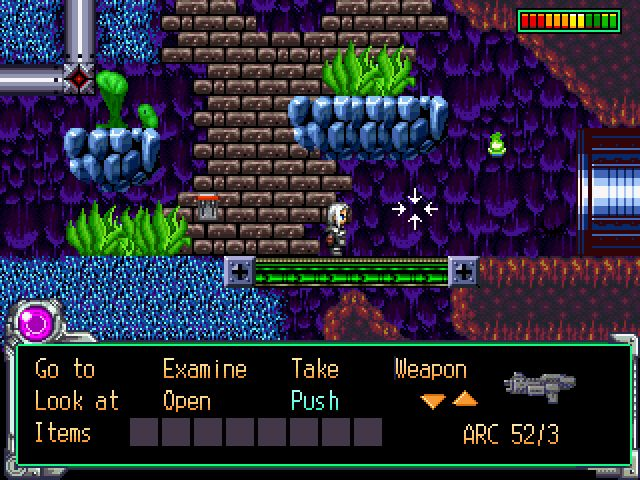Click the purple orb on the panel
Screen dimensions: 640x480
[38, 322]
